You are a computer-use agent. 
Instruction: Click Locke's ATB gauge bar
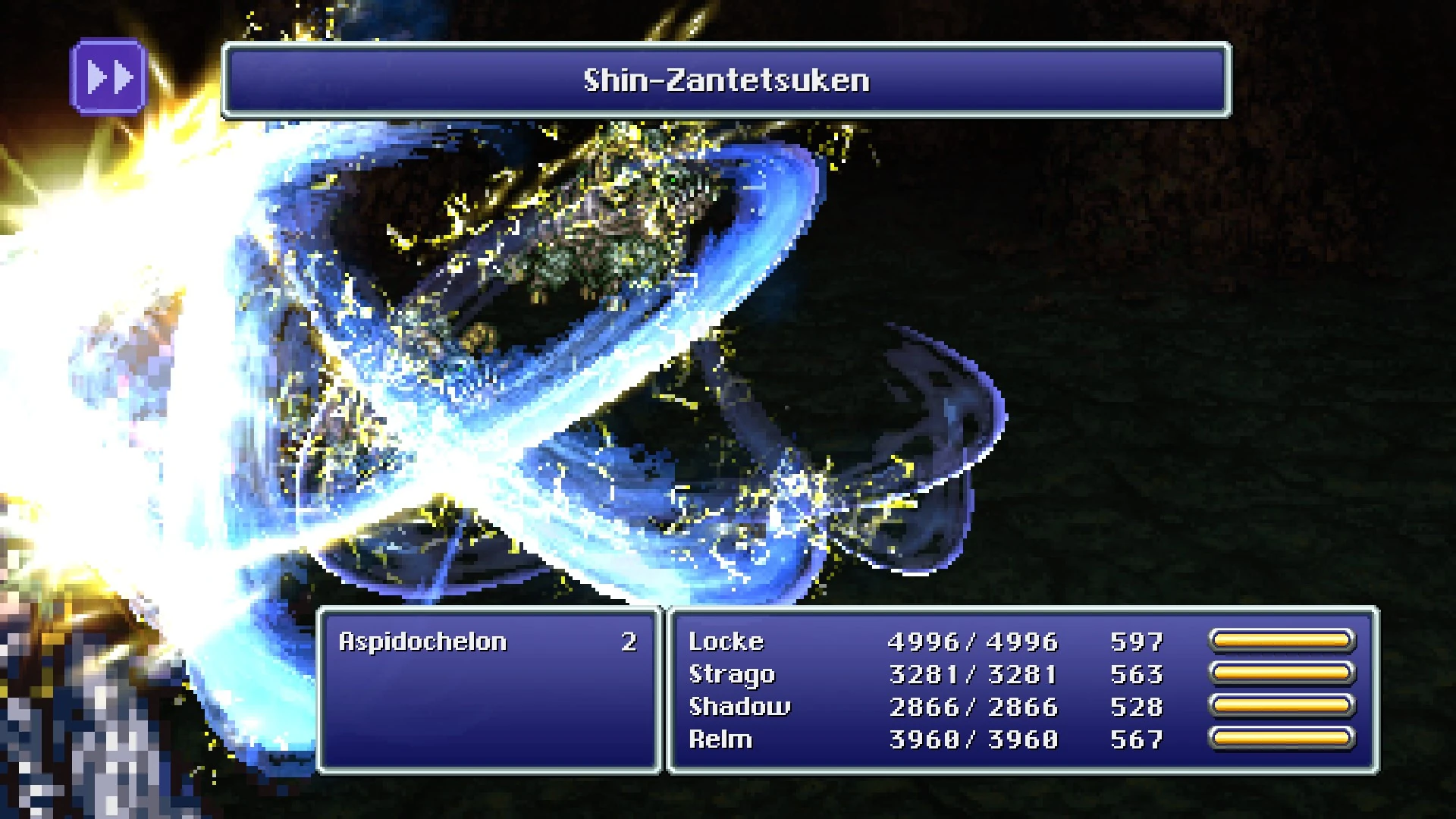[1283, 641]
